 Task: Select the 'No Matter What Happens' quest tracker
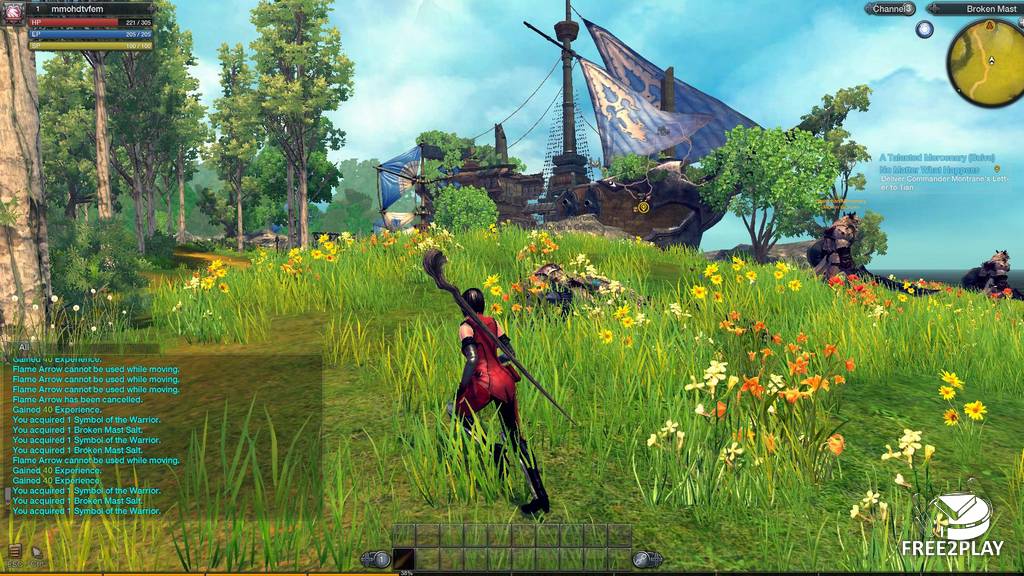[930, 169]
